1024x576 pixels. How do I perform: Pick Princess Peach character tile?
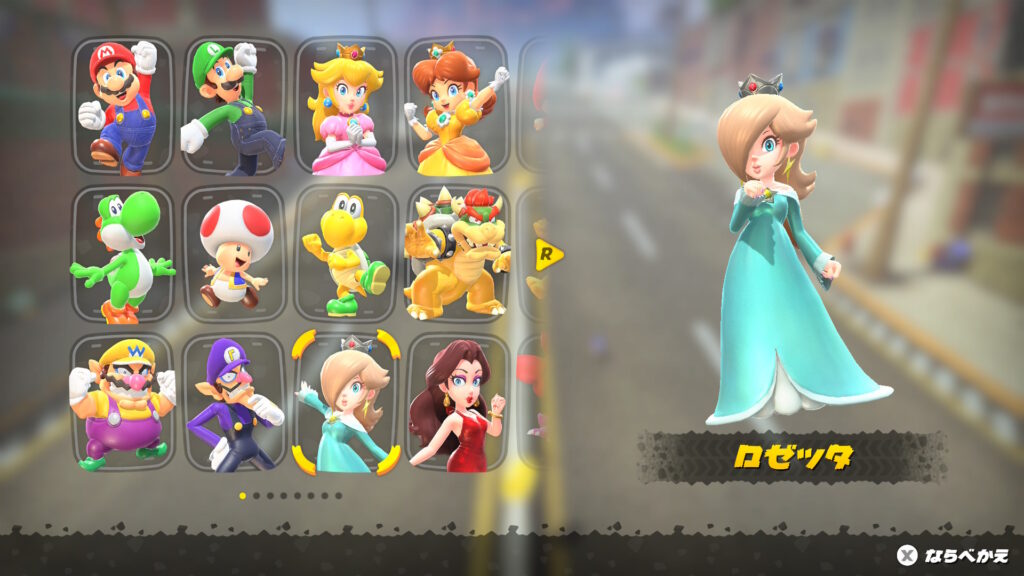[x=346, y=105]
